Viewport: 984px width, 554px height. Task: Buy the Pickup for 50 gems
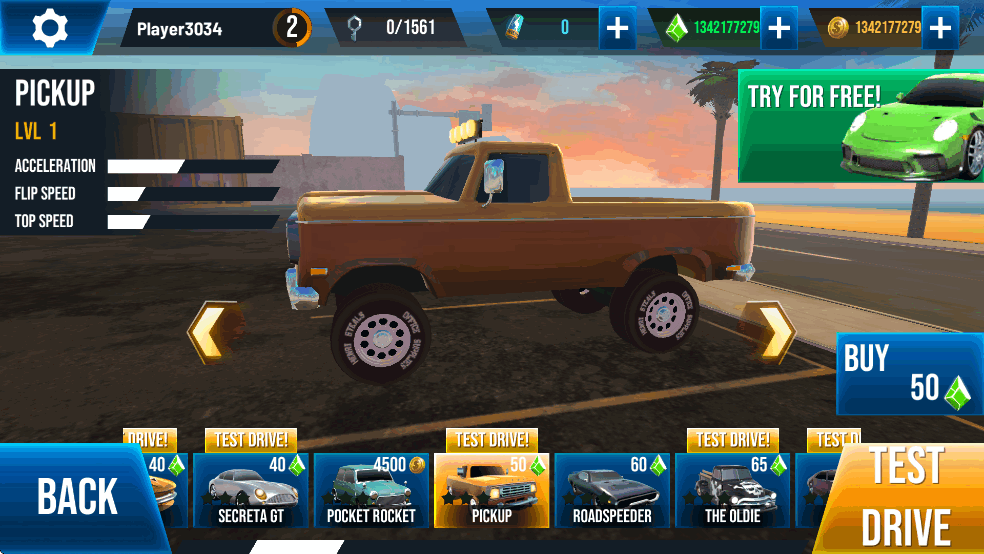[908, 374]
